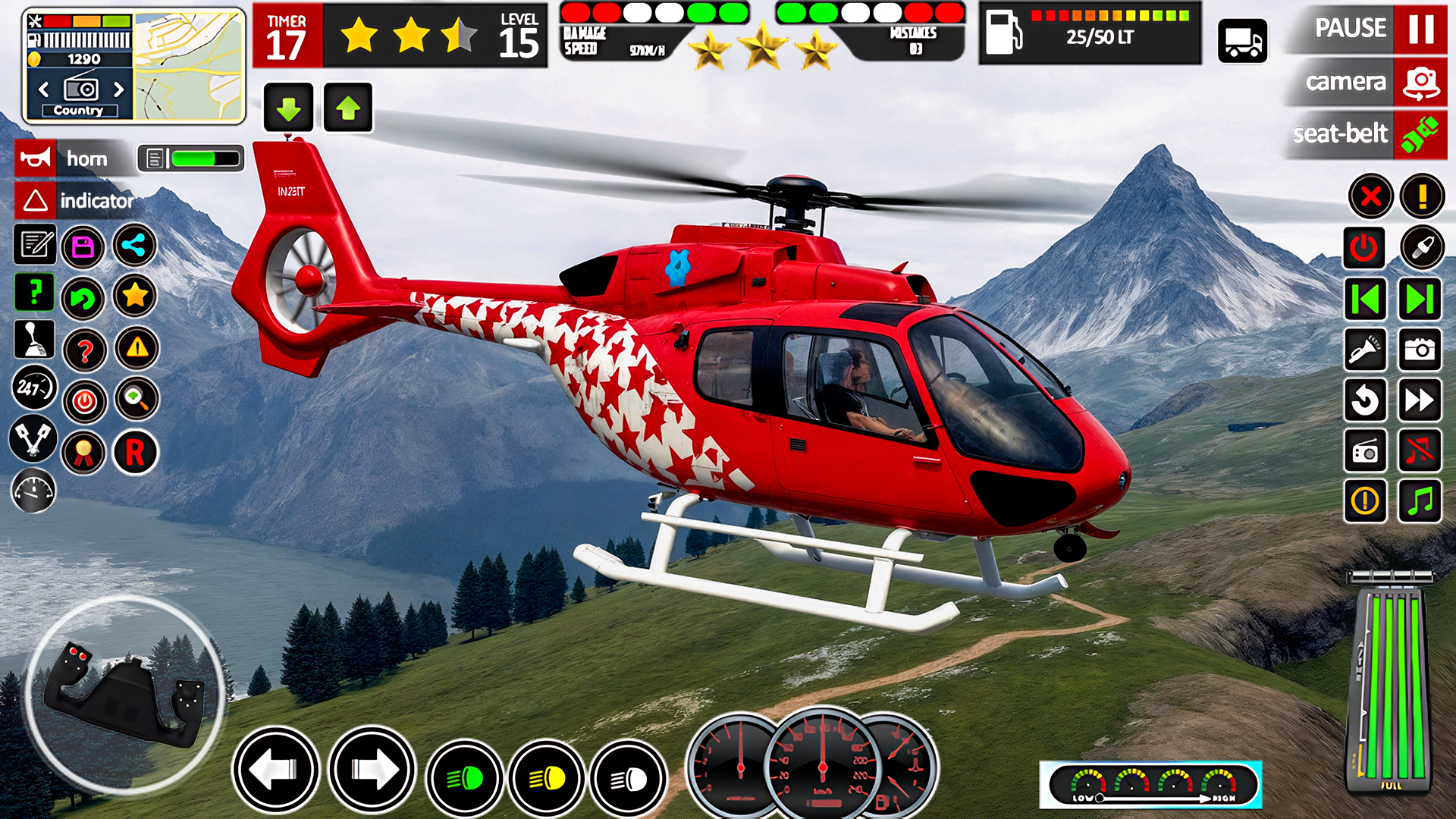
Task: Take a screenshot with the camera icon
Action: tap(1420, 349)
